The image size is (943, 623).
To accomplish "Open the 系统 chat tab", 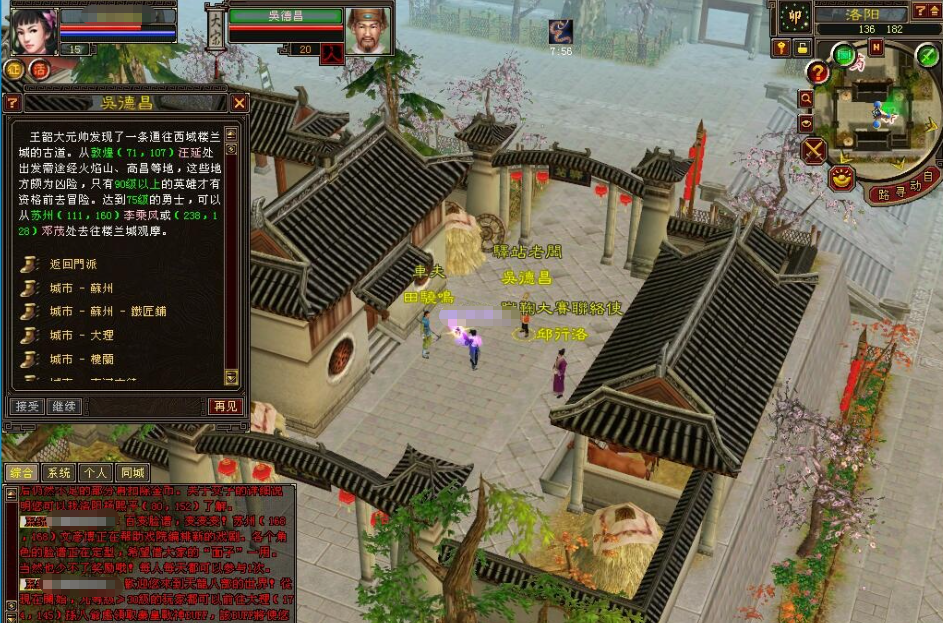I will (58, 472).
